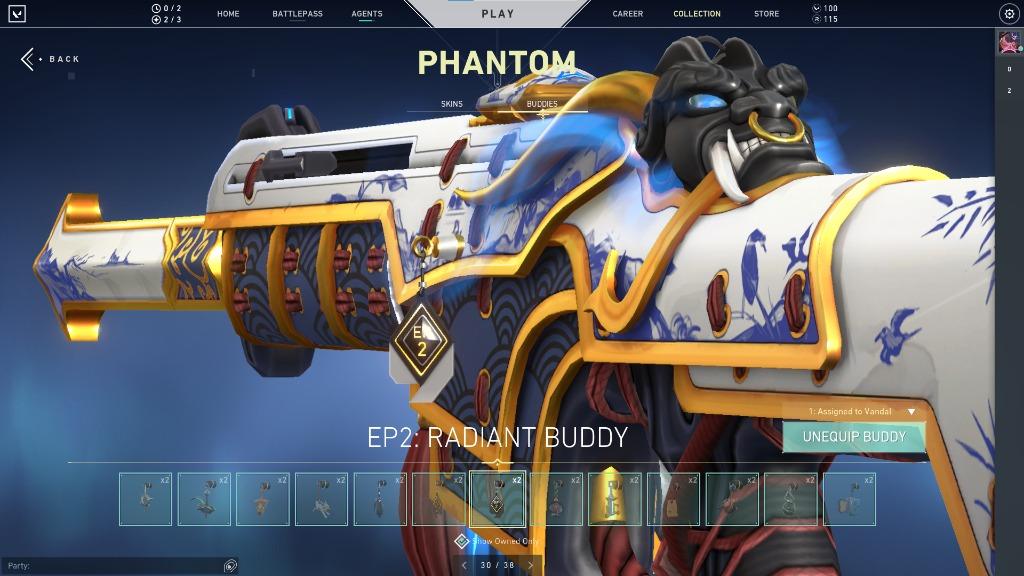
Task: Open the Battlepass page
Action: [297, 14]
